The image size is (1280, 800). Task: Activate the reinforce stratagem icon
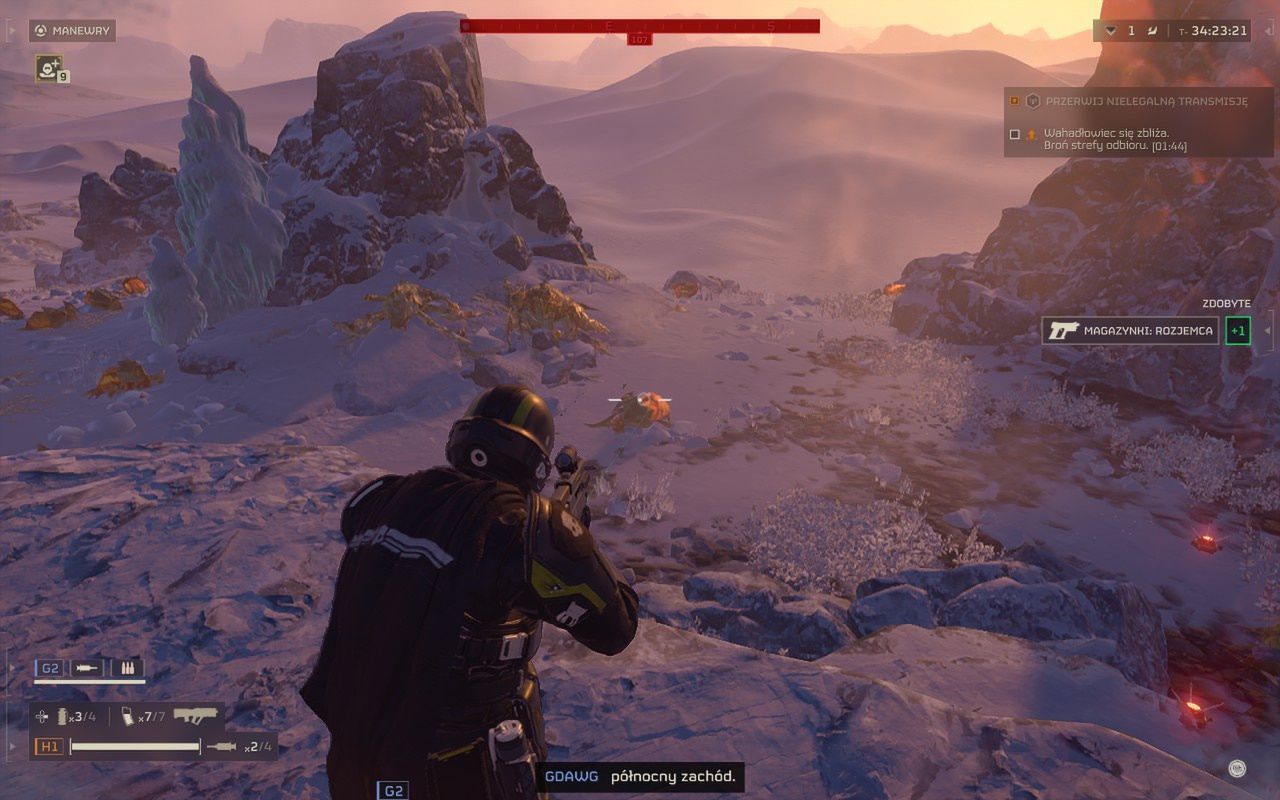click(48, 68)
